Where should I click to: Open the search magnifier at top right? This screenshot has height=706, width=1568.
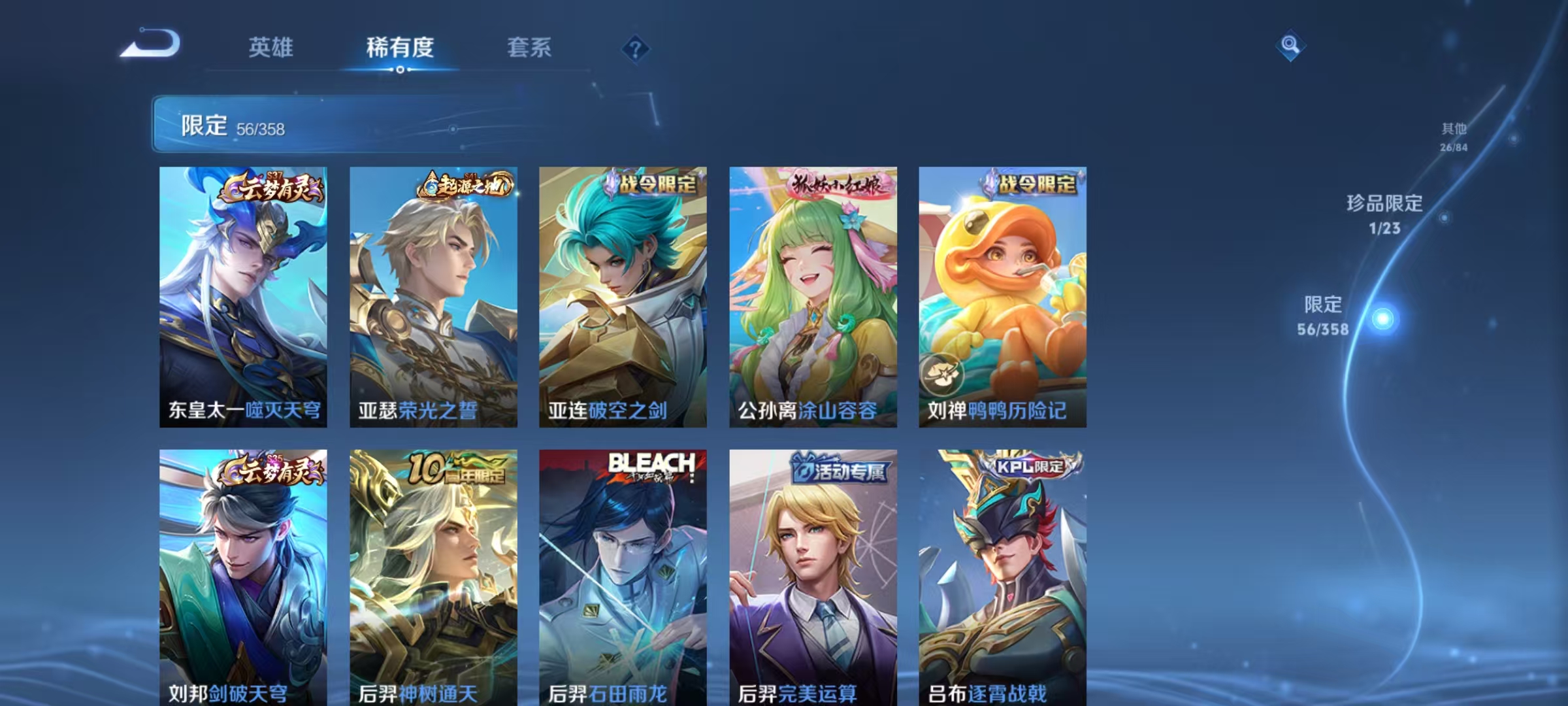[x=1290, y=45]
